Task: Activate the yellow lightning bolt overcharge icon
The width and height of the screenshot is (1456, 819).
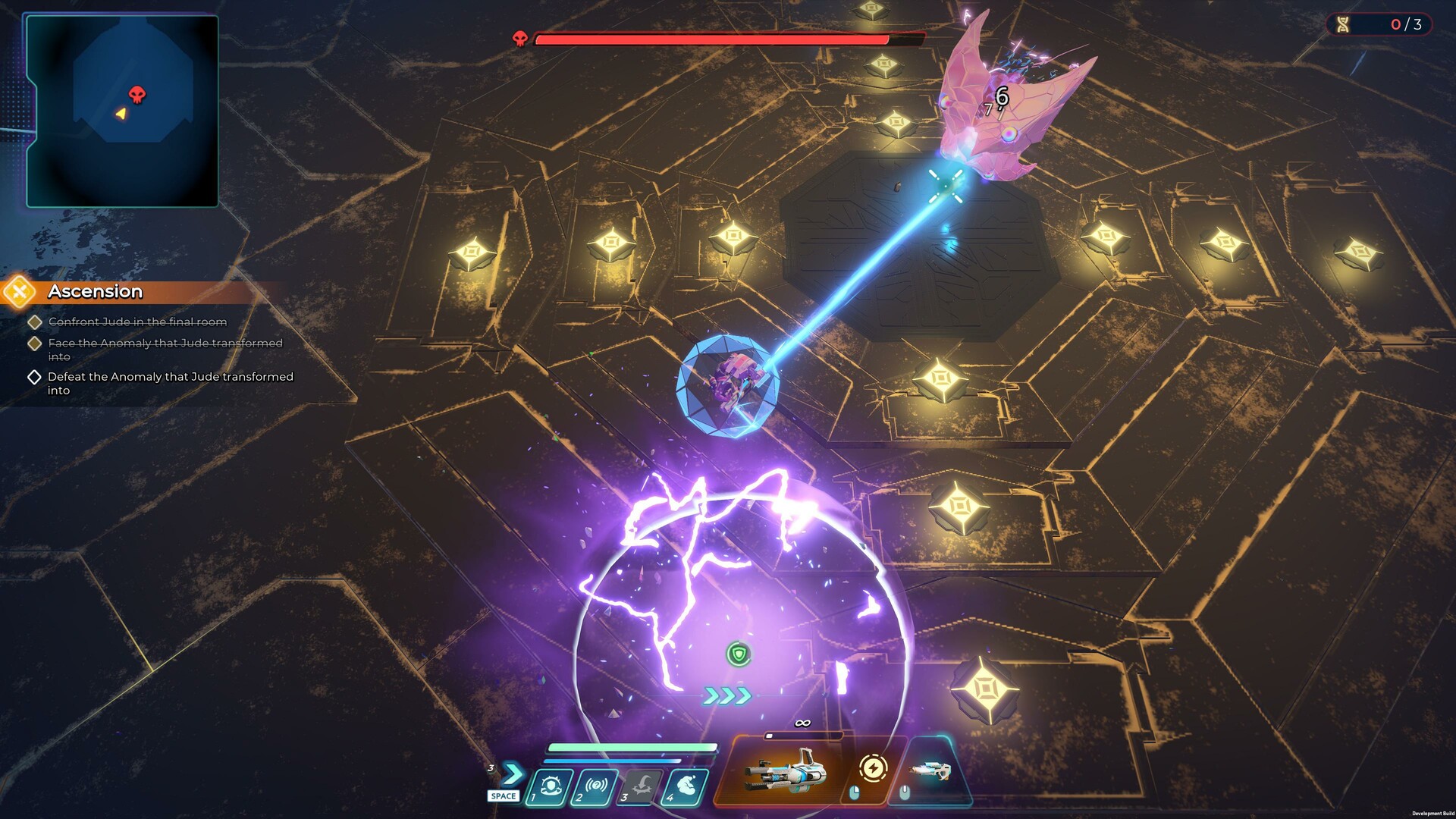Action: 873,769
